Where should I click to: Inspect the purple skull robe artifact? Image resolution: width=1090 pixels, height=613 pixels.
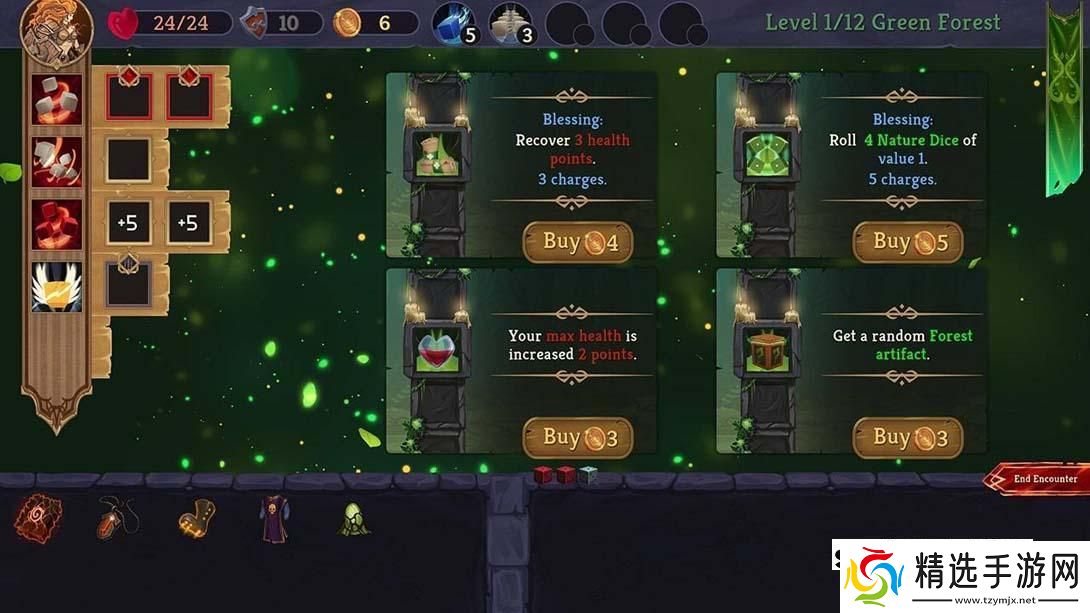(x=273, y=518)
